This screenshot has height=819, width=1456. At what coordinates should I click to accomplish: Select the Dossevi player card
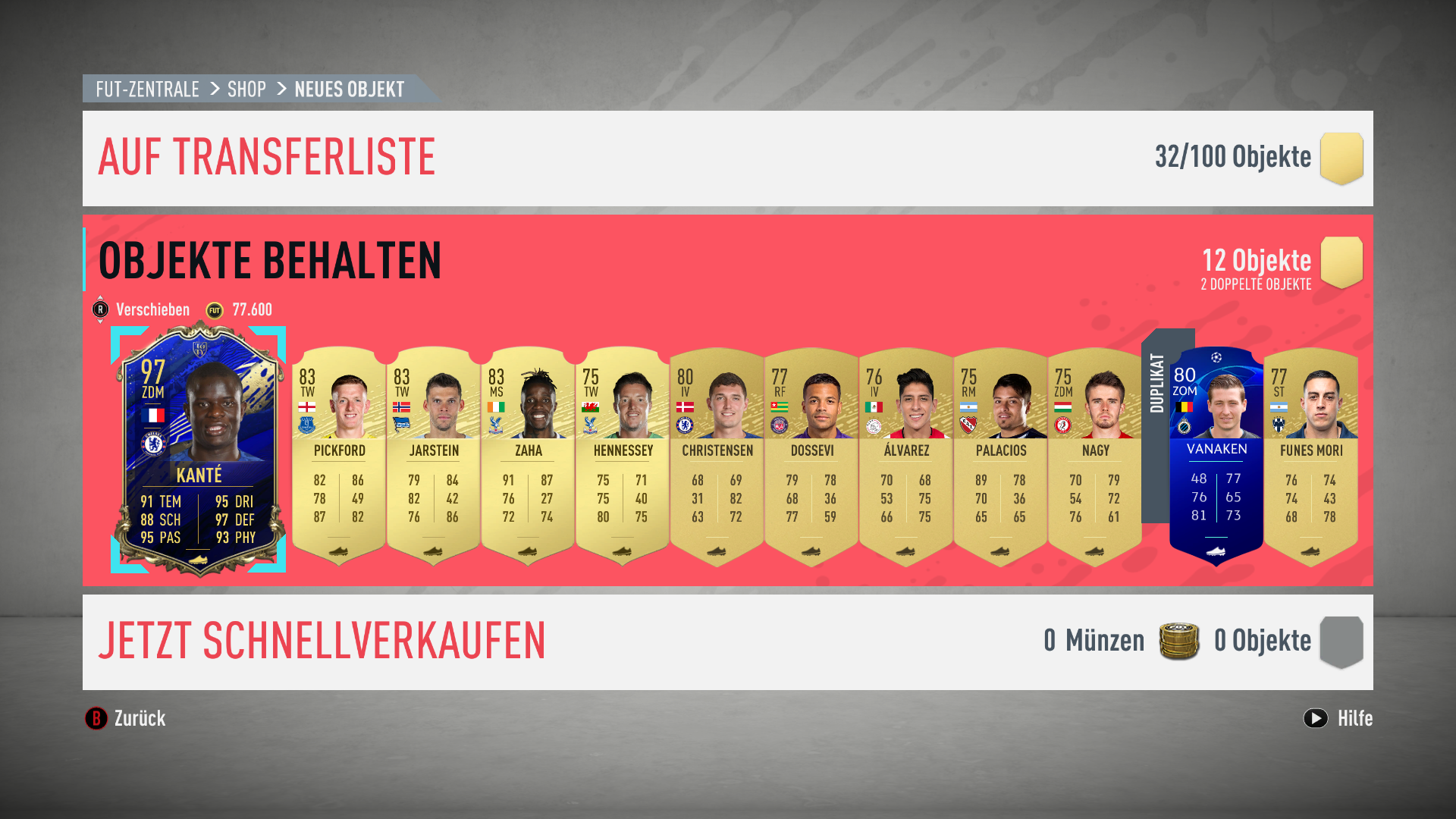click(x=811, y=457)
